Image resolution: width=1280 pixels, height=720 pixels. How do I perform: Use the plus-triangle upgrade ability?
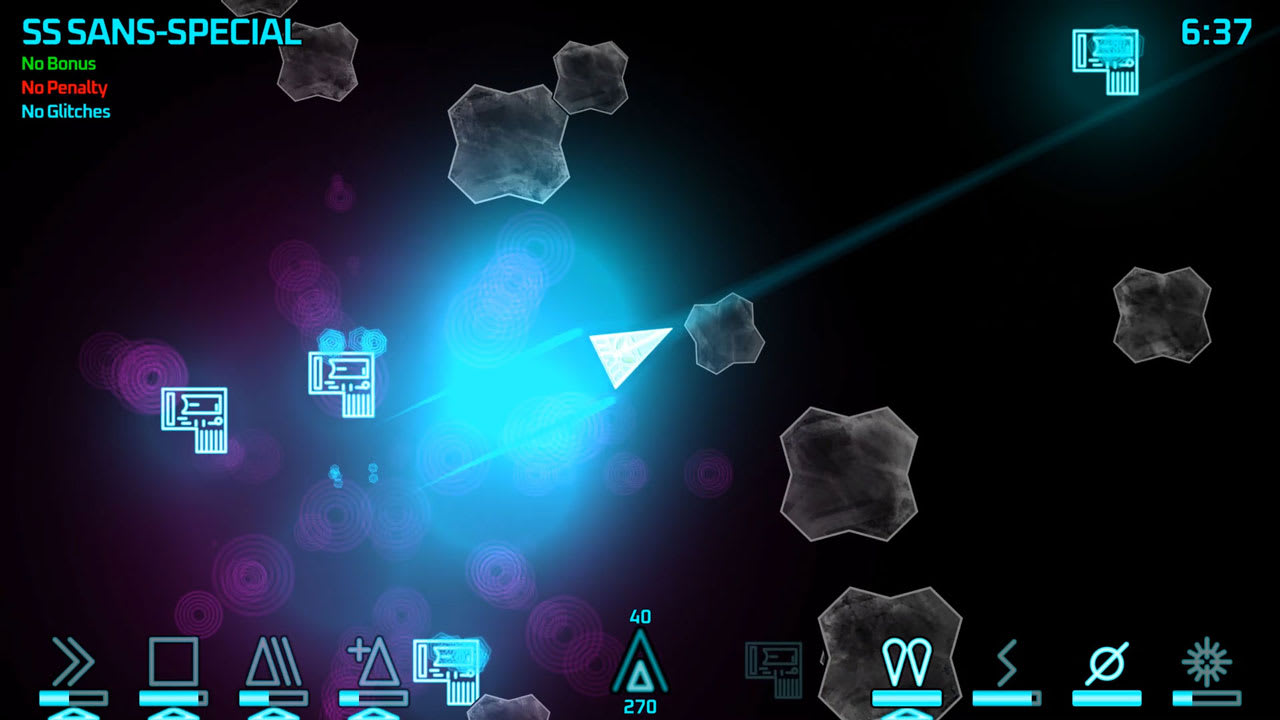pos(377,662)
